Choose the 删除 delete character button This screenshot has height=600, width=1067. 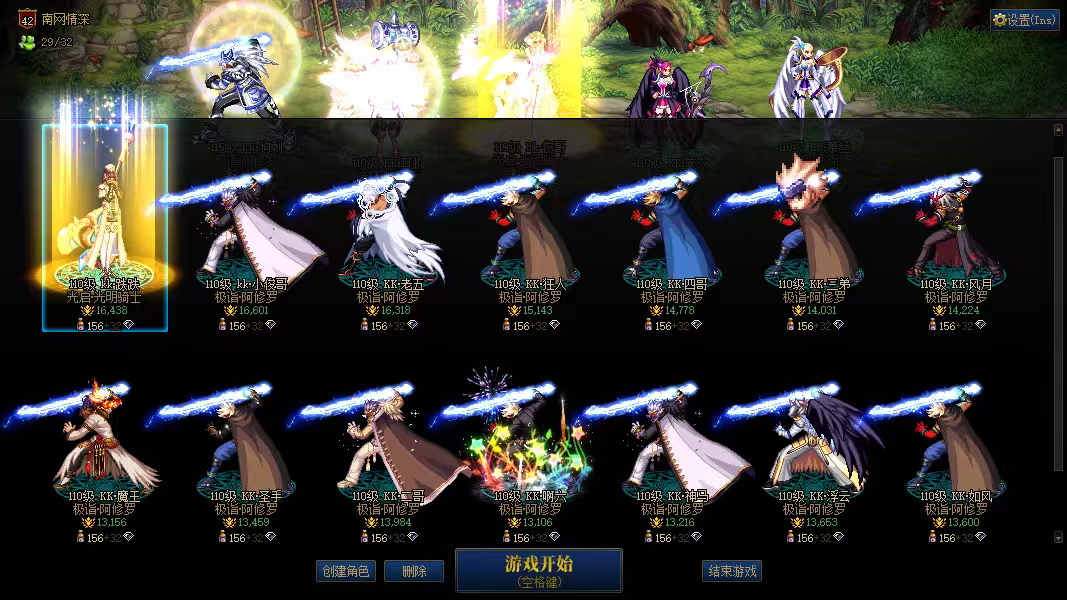414,571
